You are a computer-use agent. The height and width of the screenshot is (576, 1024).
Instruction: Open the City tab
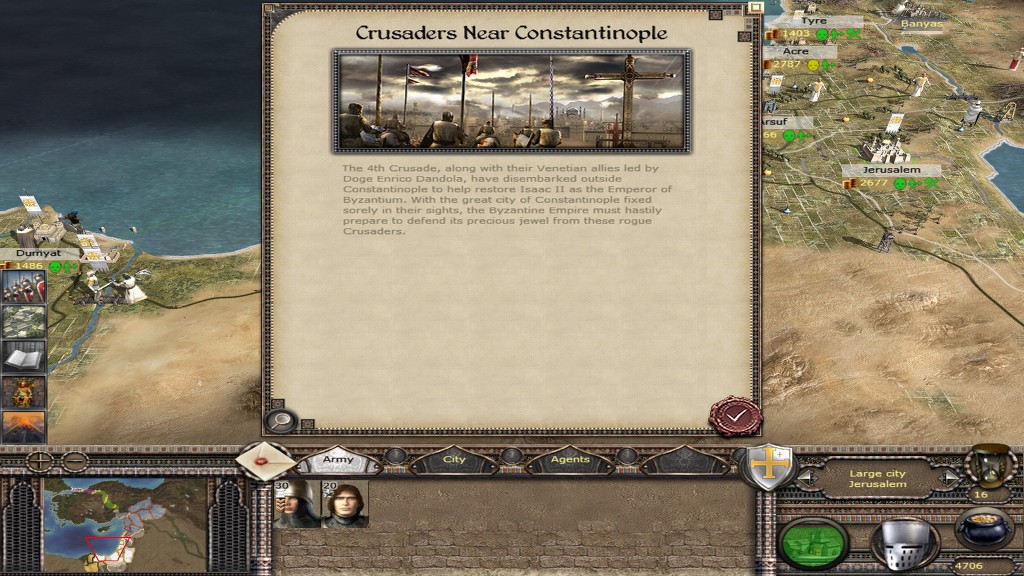point(454,460)
